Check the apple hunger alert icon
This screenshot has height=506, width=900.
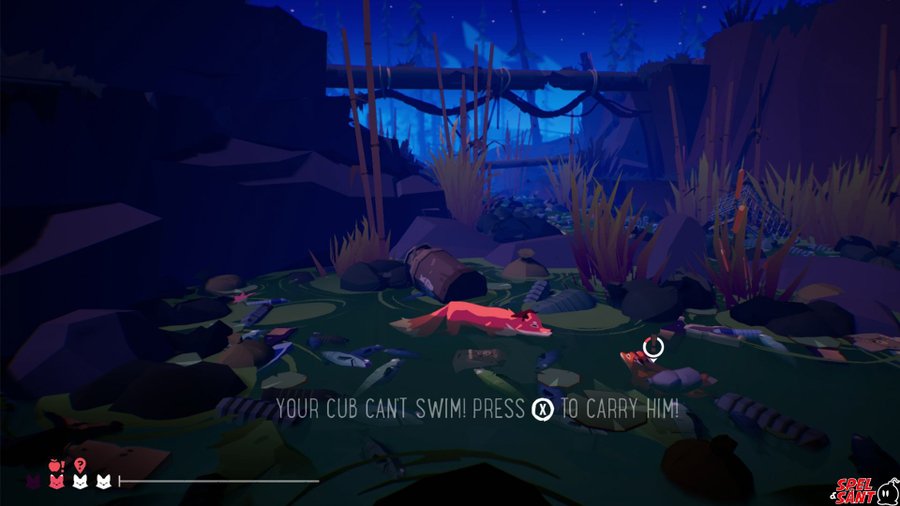point(55,464)
